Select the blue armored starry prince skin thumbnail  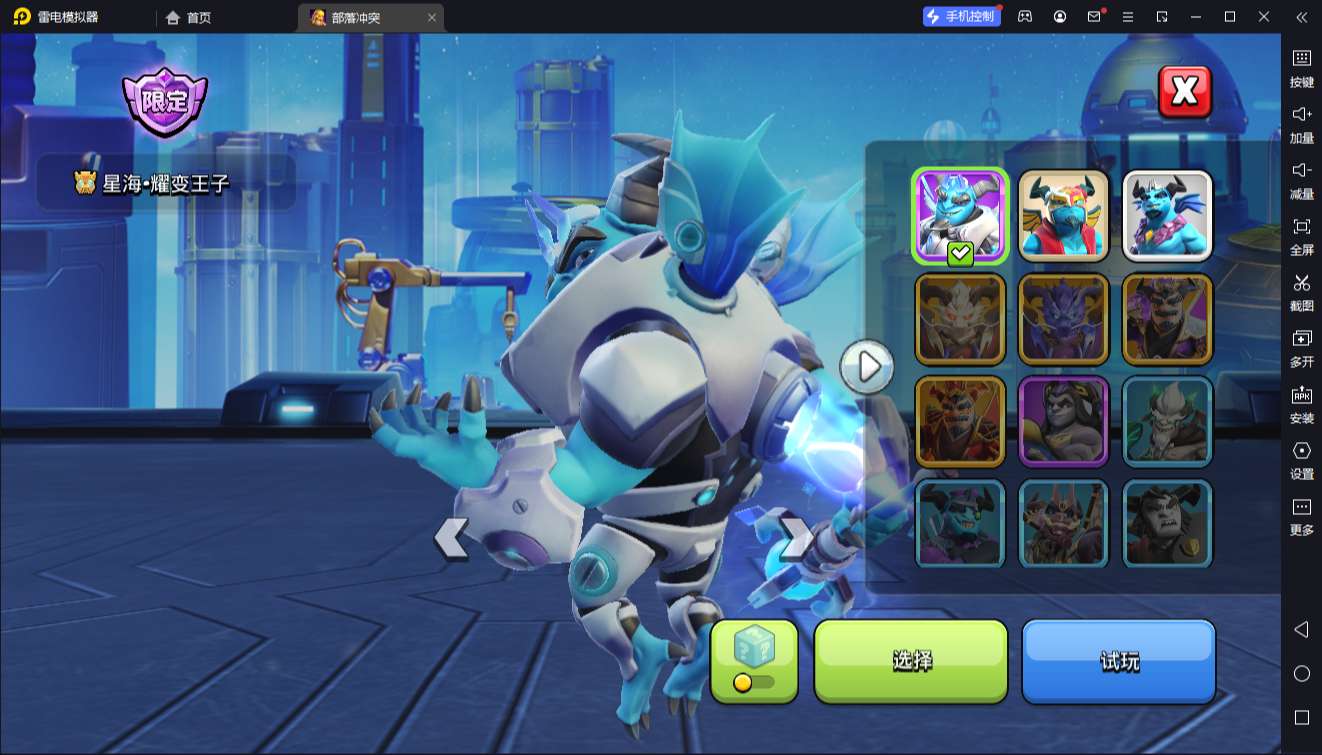point(959,215)
